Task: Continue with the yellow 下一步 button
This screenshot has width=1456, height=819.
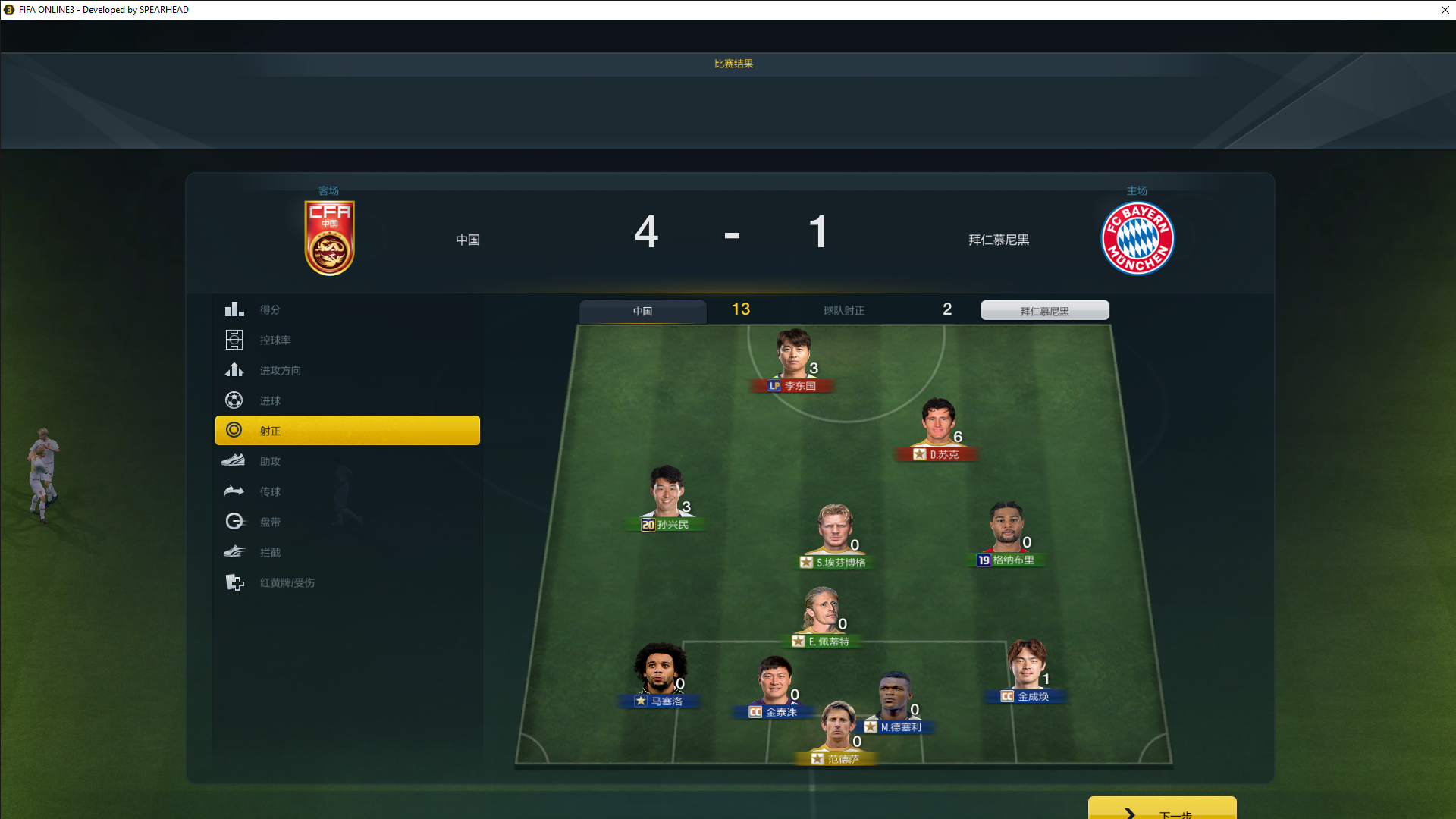Action: 1162,809
